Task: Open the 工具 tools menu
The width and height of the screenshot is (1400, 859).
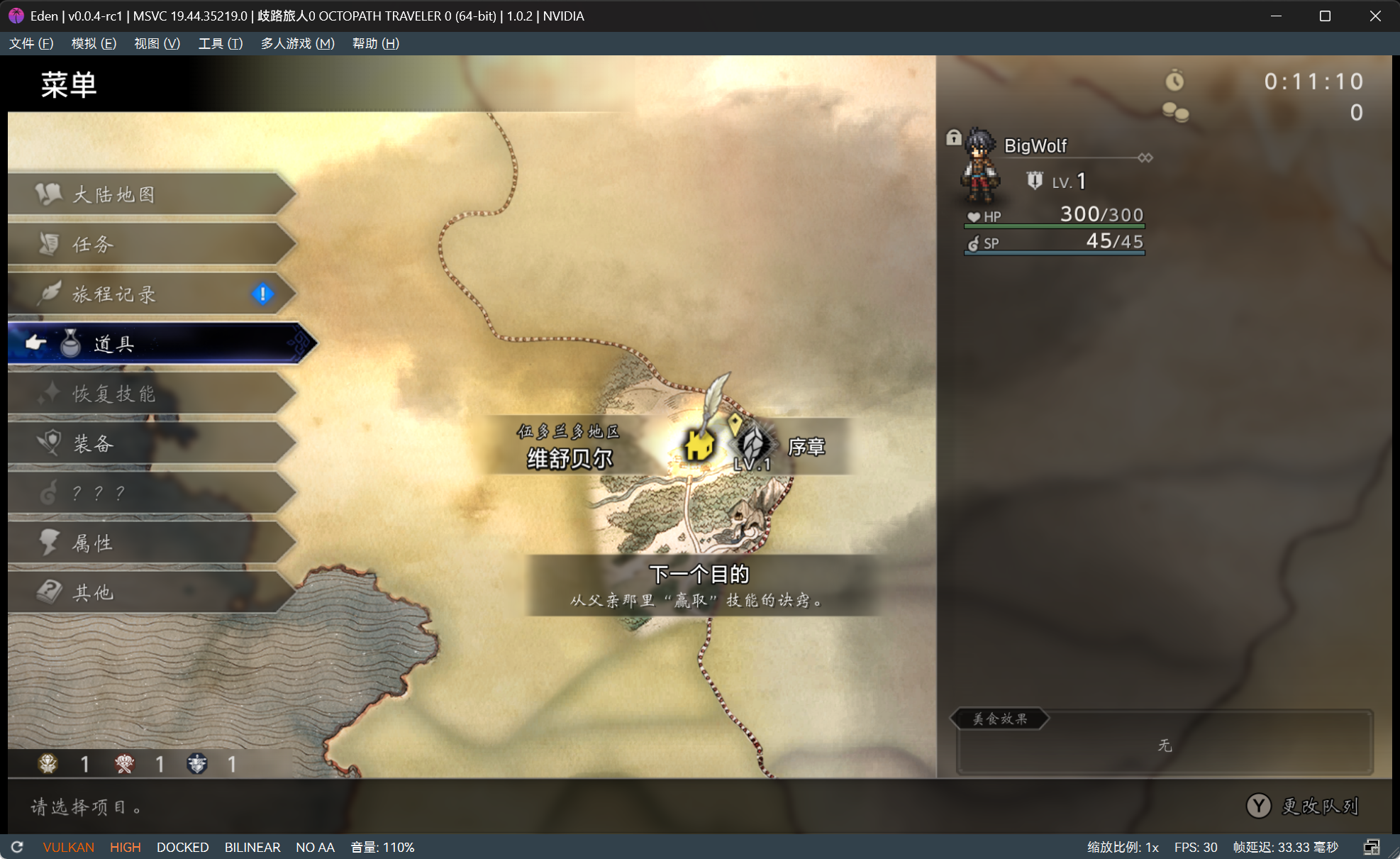Action: 220,43
